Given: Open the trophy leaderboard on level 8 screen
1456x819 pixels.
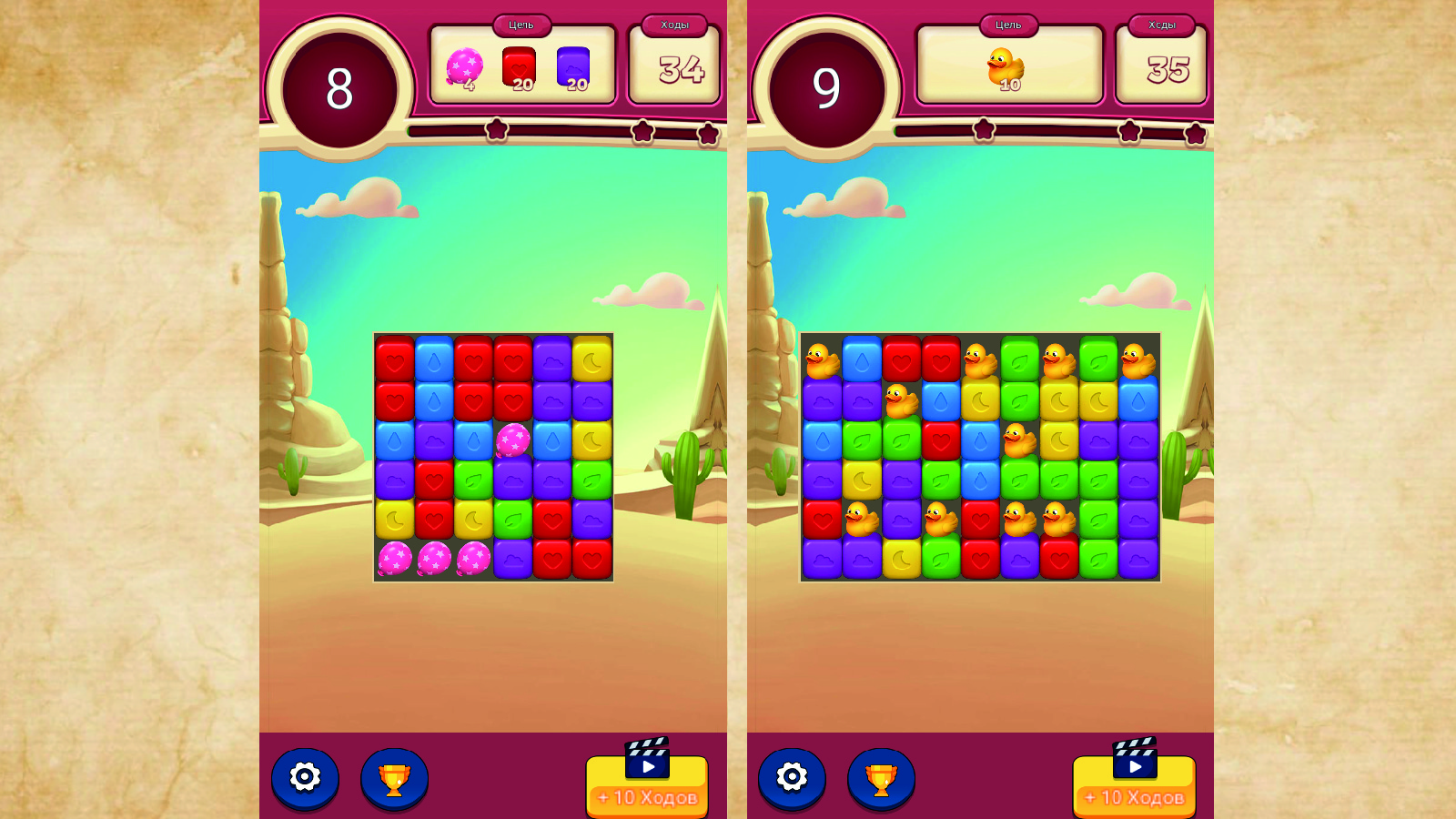Looking at the screenshot, I should [x=393, y=778].
